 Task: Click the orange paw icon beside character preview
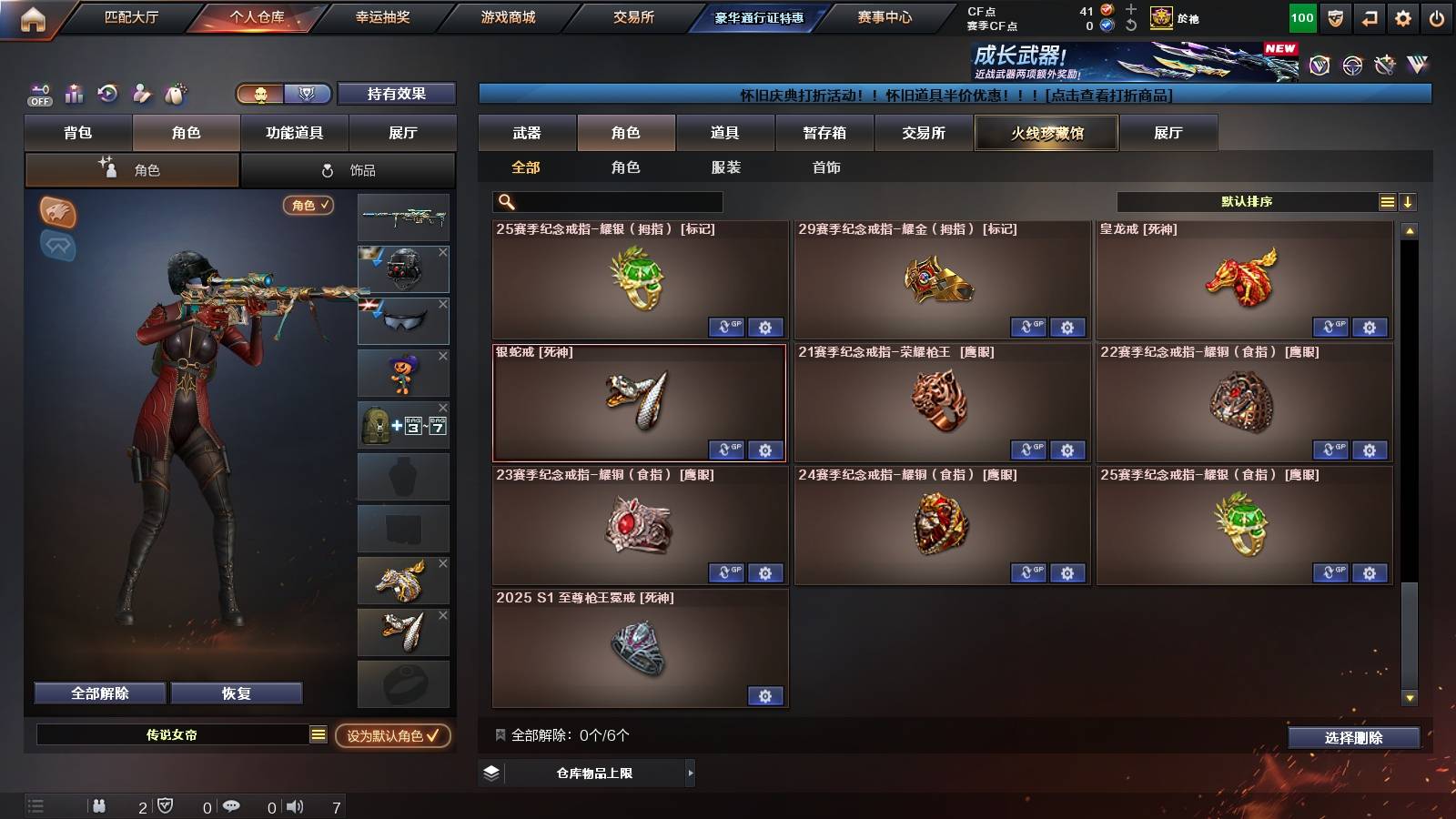[x=56, y=211]
